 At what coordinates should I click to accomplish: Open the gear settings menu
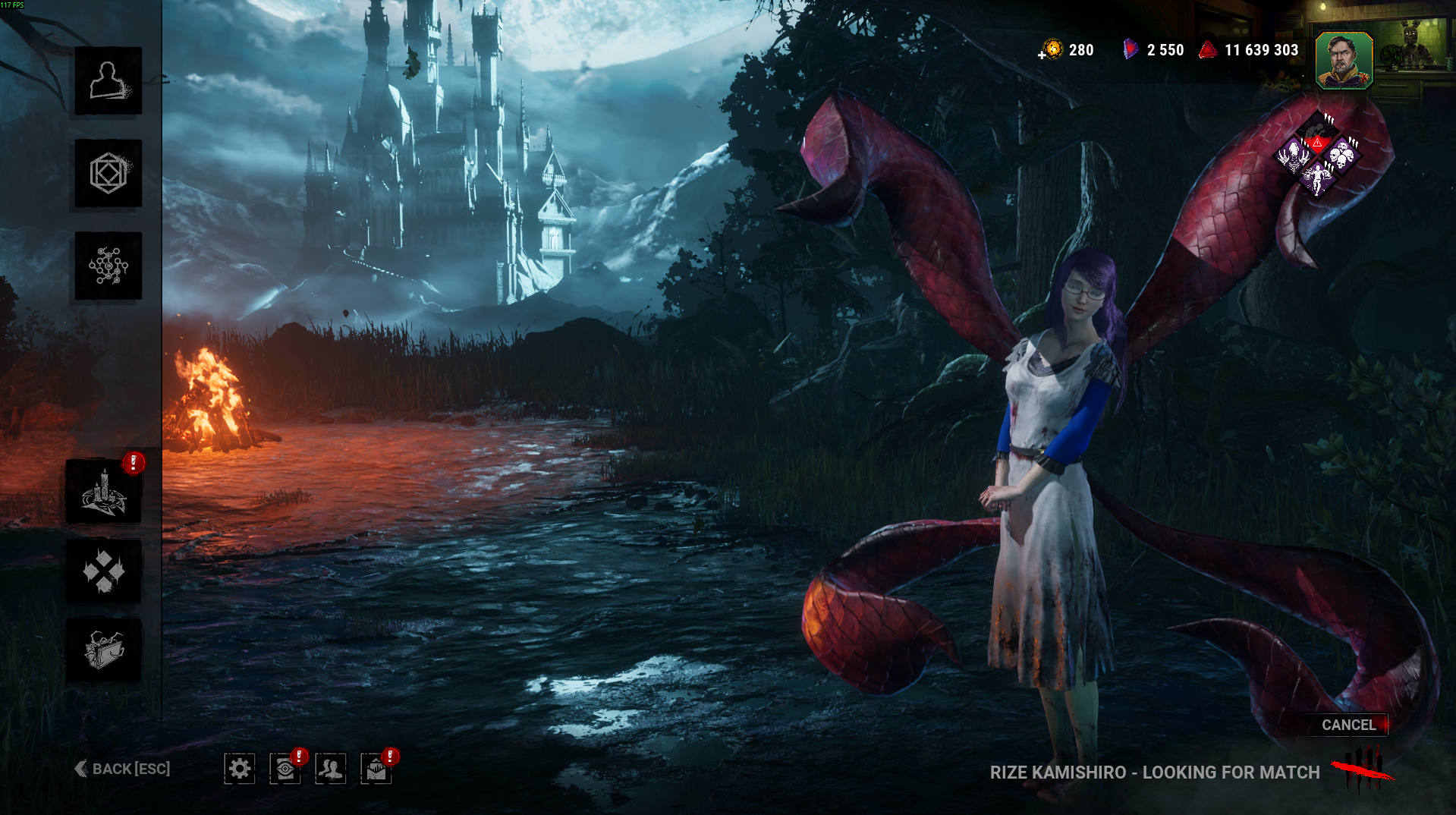[x=240, y=769]
